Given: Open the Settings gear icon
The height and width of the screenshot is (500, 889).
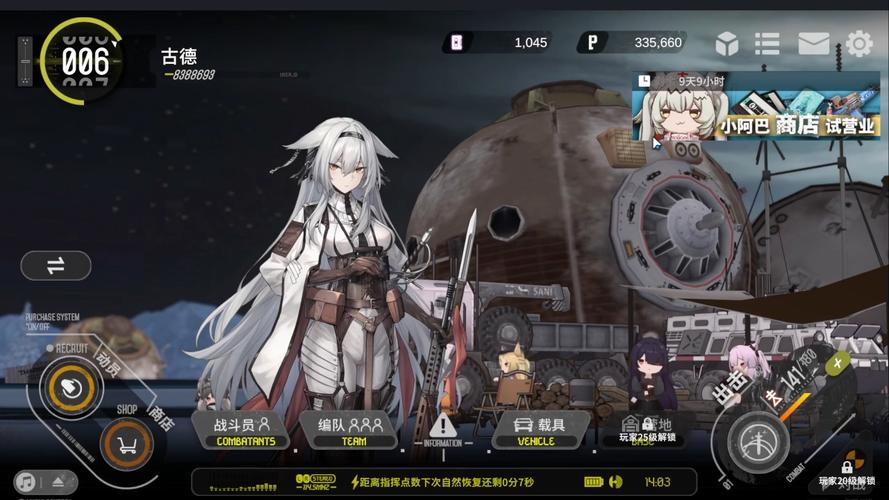Looking at the screenshot, I should (859, 43).
